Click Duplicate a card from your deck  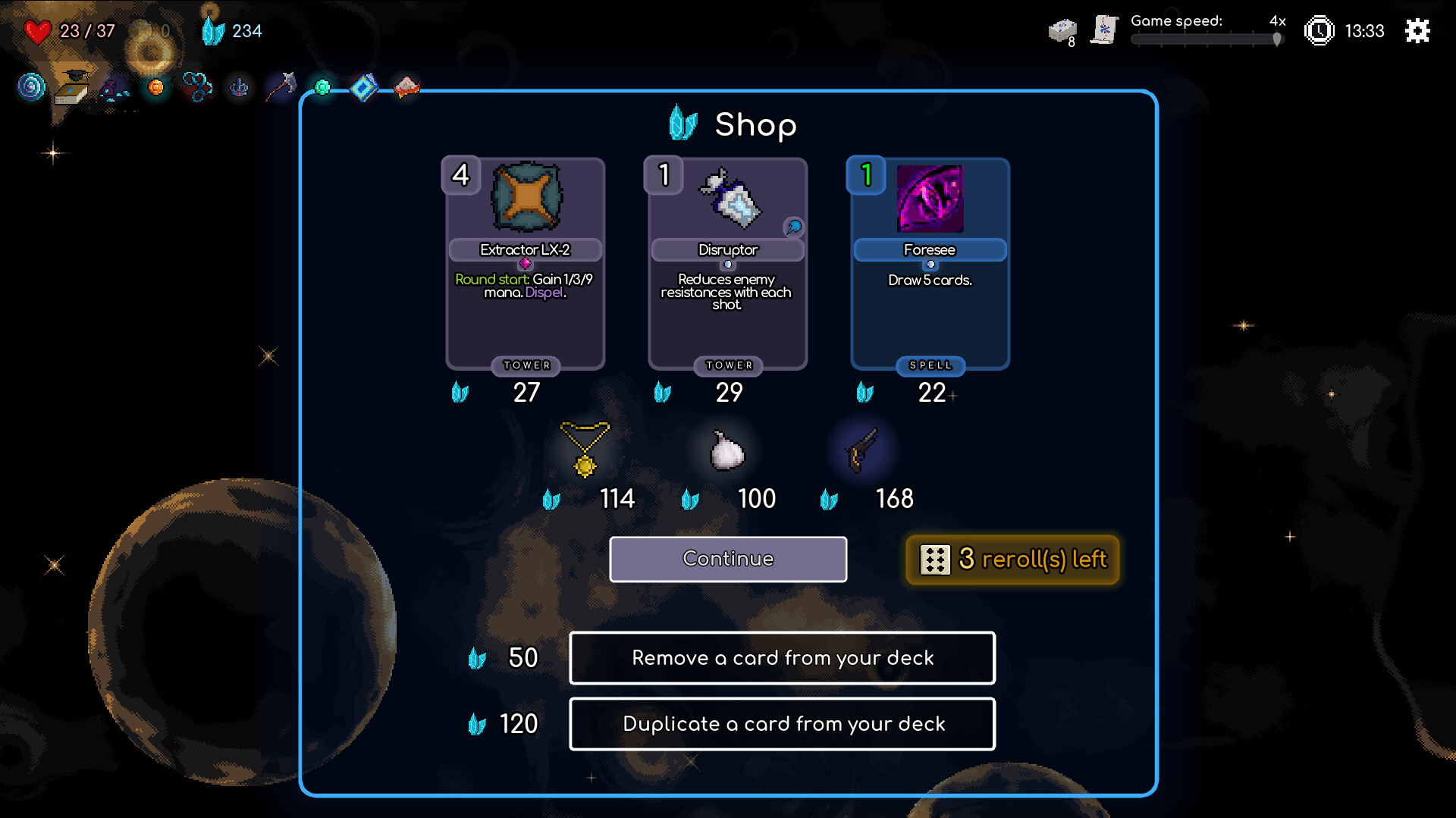click(x=782, y=724)
